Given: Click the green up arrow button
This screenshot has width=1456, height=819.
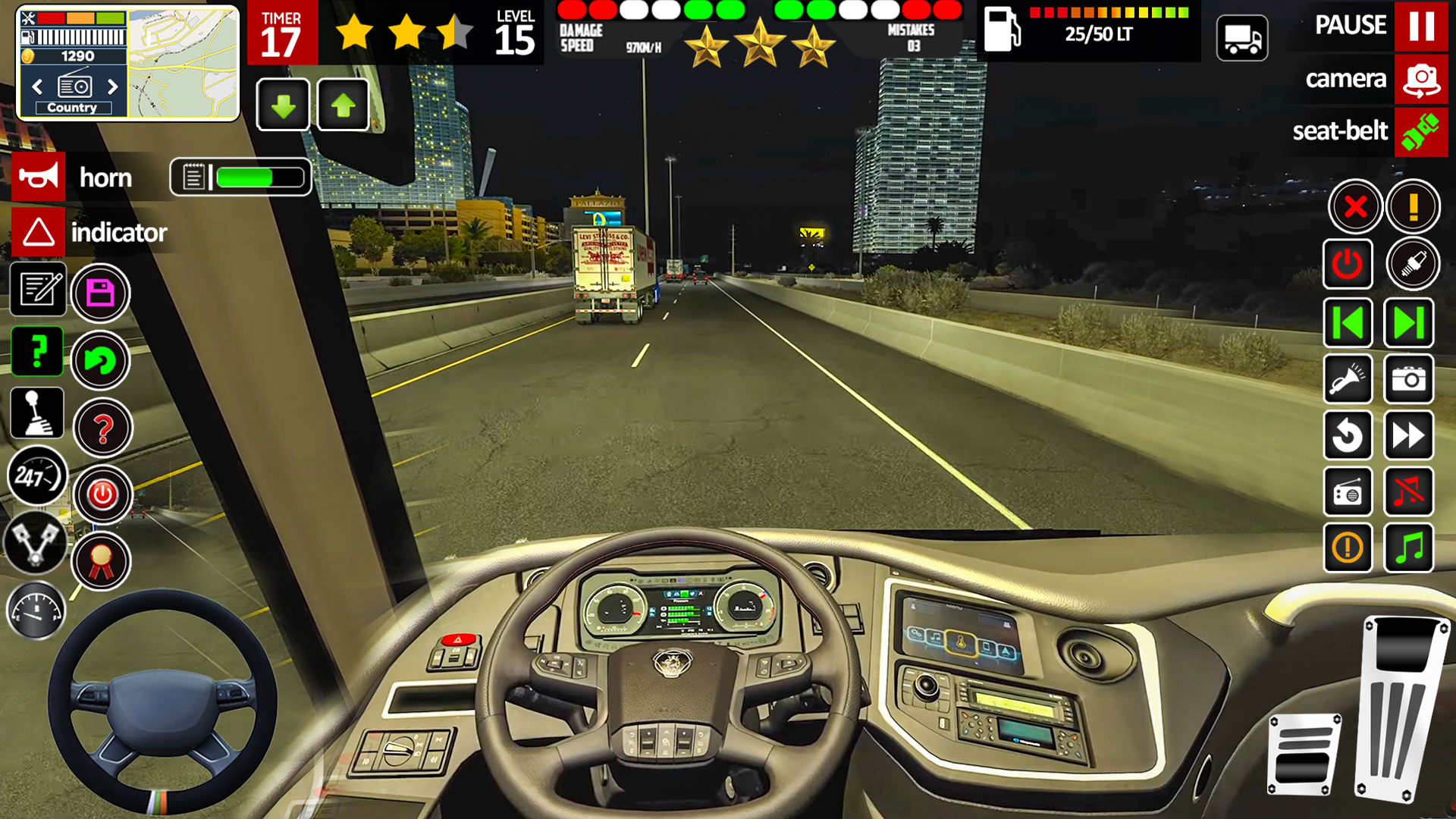Looking at the screenshot, I should click(x=343, y=105).
